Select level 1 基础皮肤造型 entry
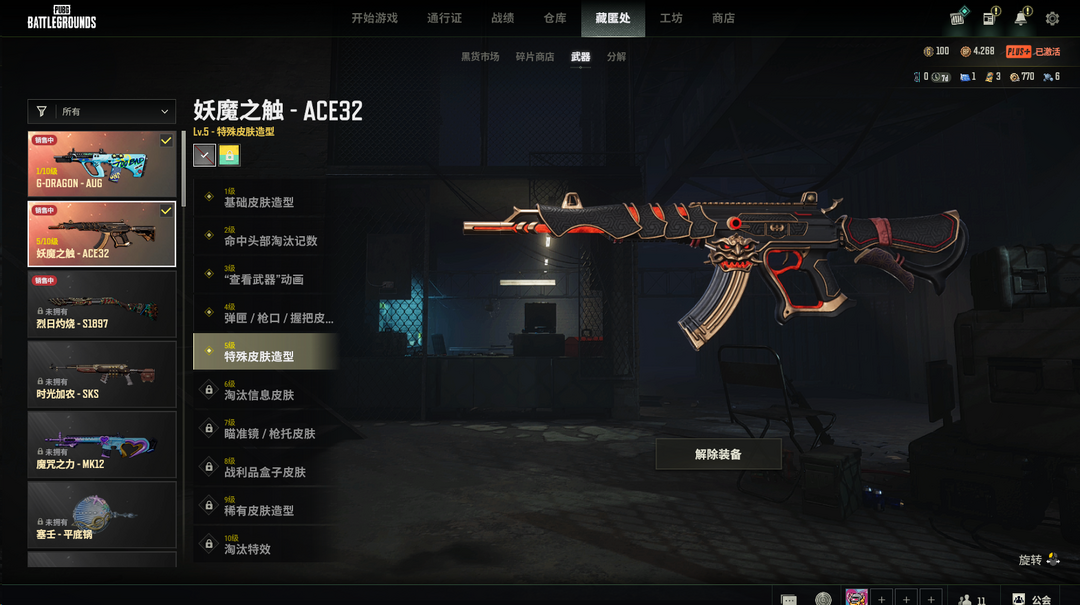 265,198
